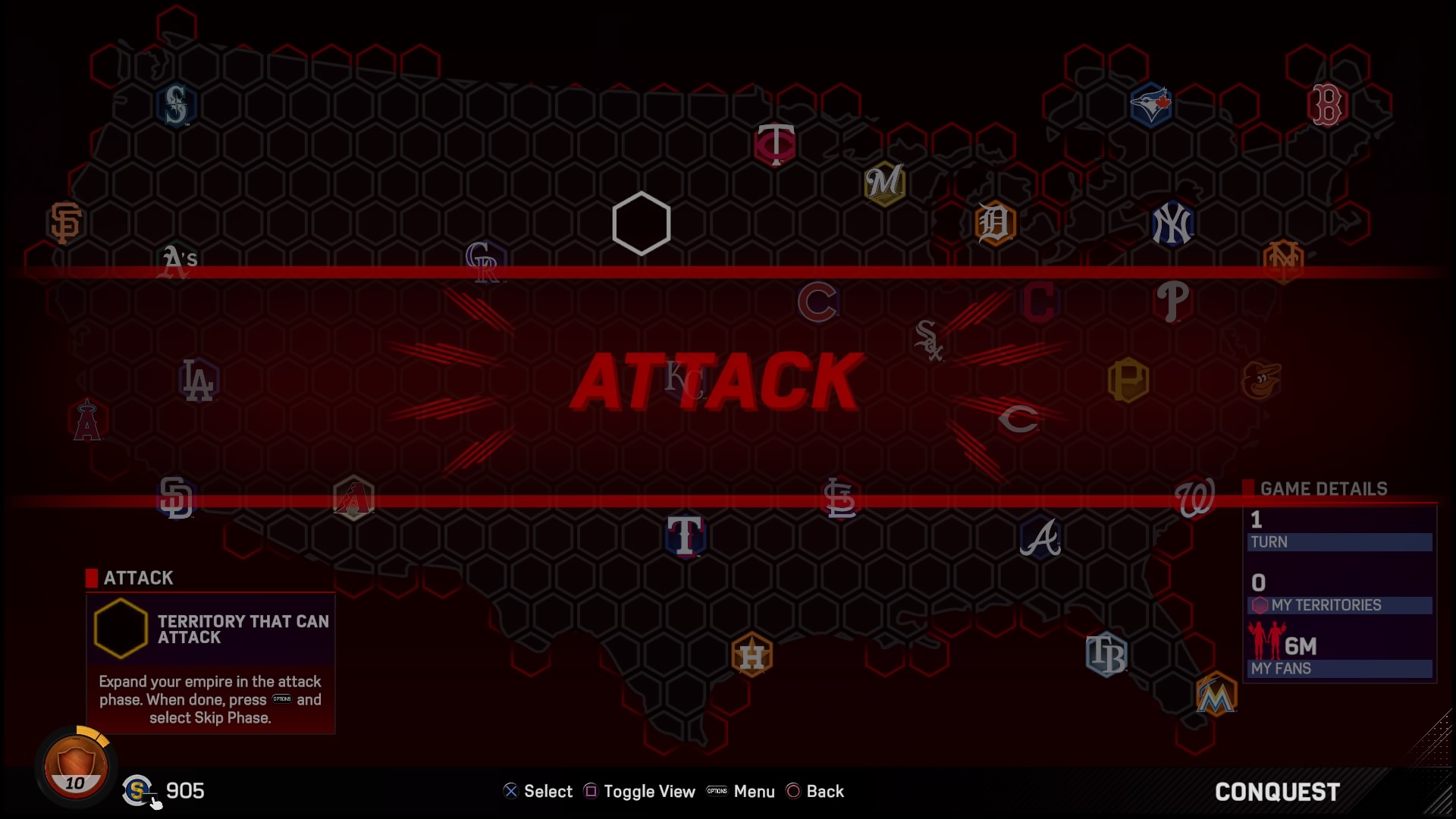The width and height of the screenshot is (1456, 819).
Task: Open the My Territories counter panel
Action: 1339,605
